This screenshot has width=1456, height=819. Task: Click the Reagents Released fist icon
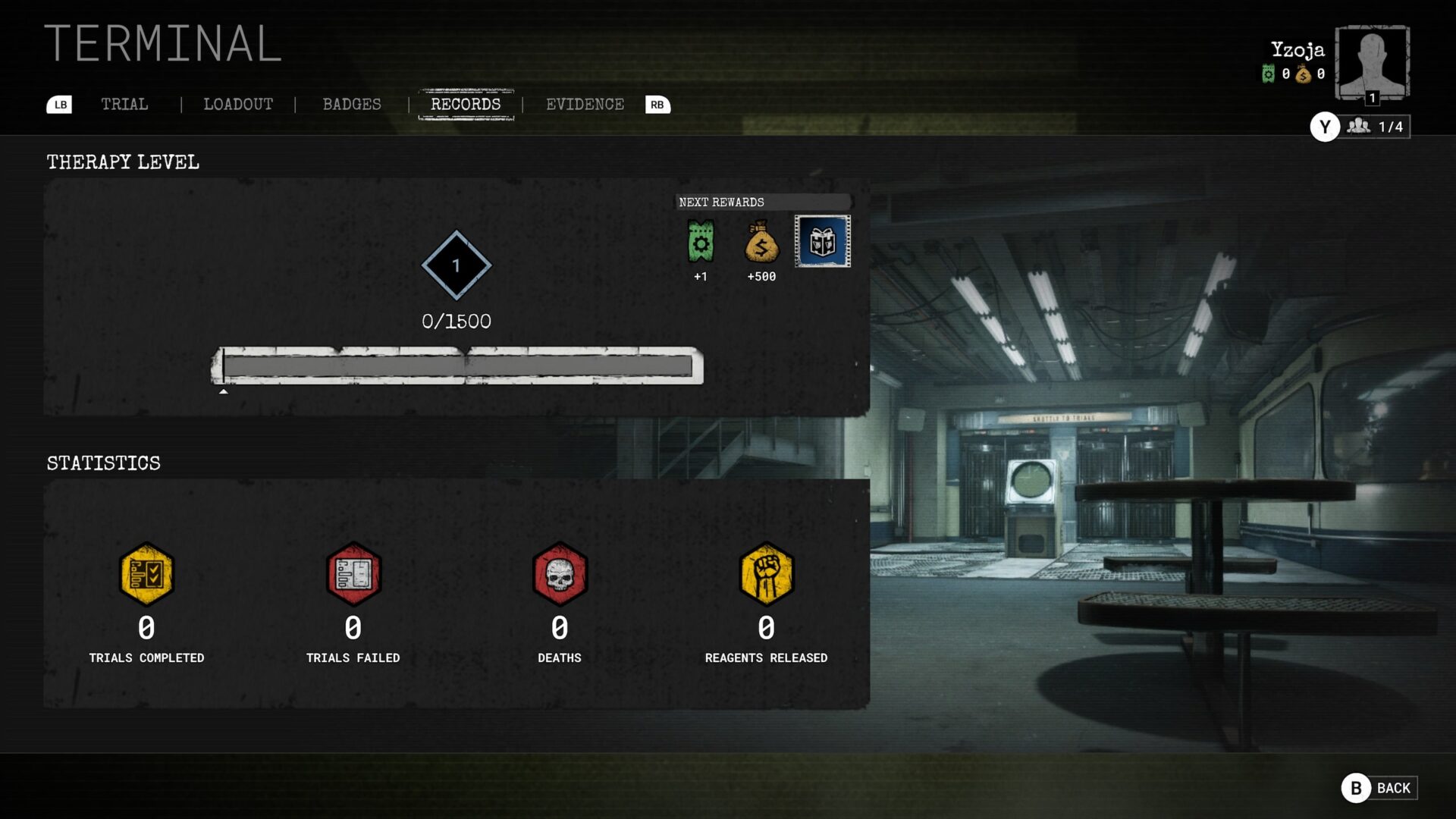point(766,574)
